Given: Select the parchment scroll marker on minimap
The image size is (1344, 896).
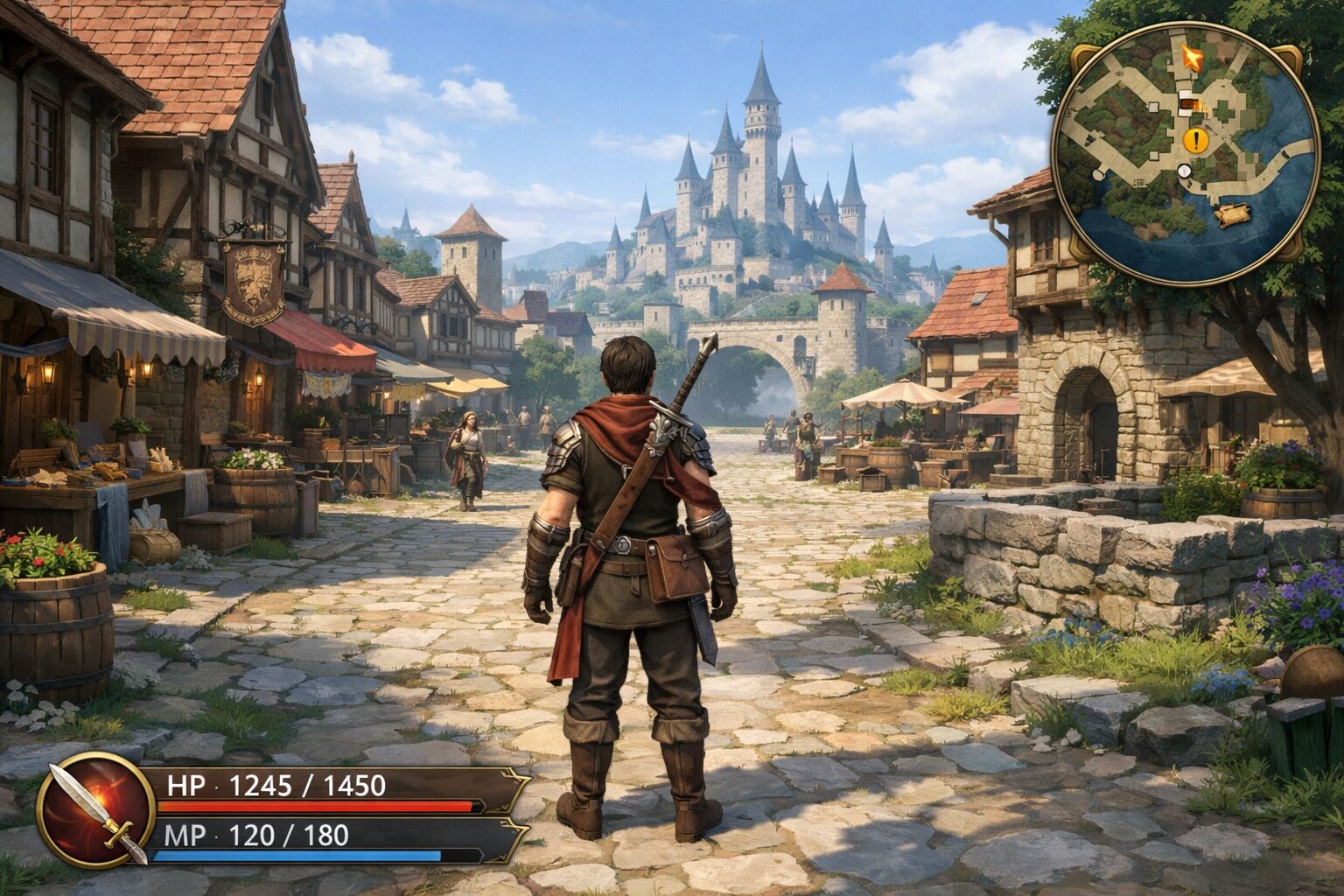Looking at the screenshot, I should pos(1235,213).
